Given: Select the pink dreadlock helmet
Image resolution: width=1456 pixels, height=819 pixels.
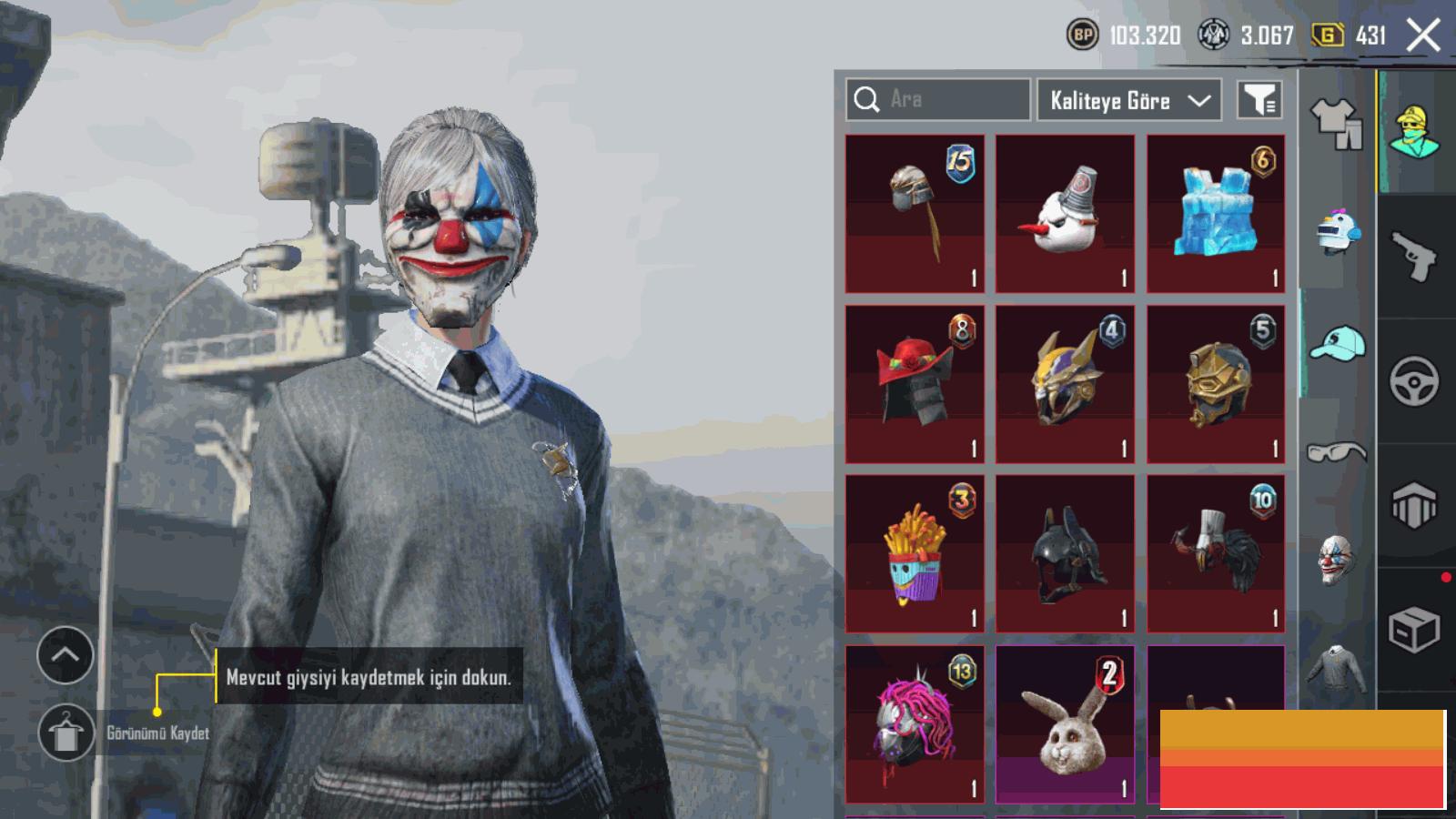Looking at the screenshot, I should pos(915,724).
